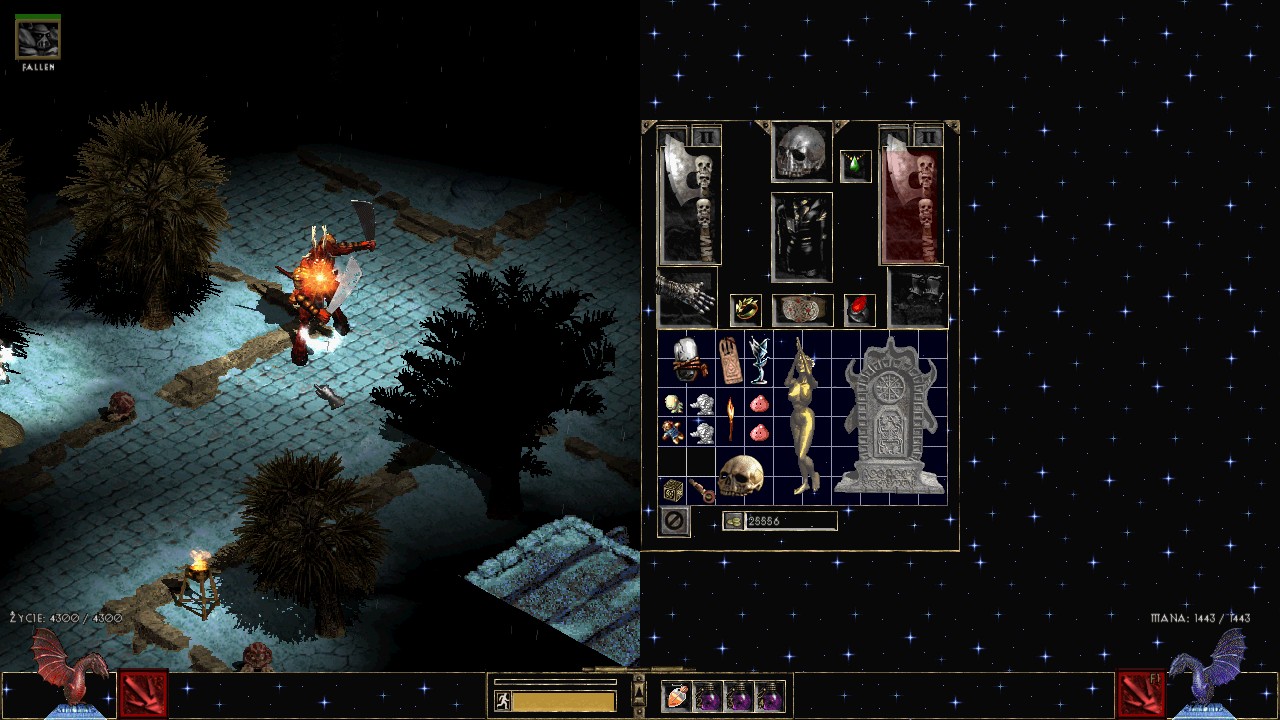1280x720 pixels.
Task: Select the equipped body armor
Action: [x=801, y=237]
